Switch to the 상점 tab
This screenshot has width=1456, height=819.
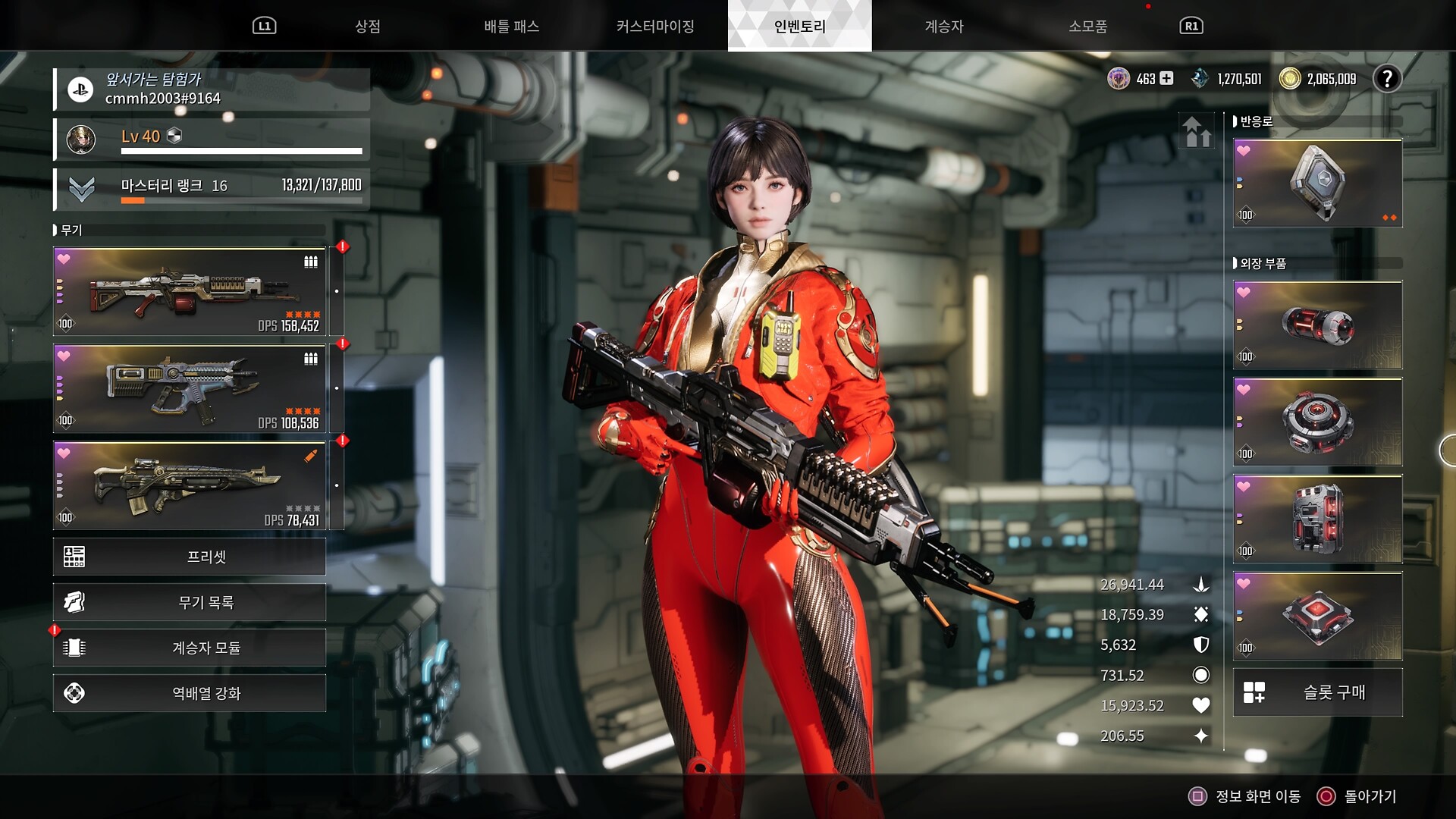pyautogui.click(x=368, y=27)
